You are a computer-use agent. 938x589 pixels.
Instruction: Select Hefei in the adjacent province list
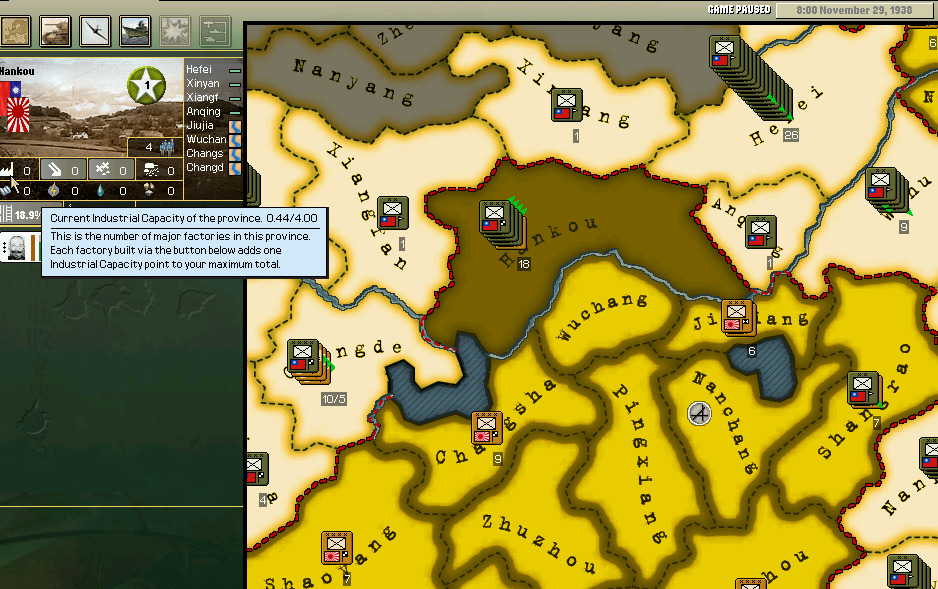(205, 69)
